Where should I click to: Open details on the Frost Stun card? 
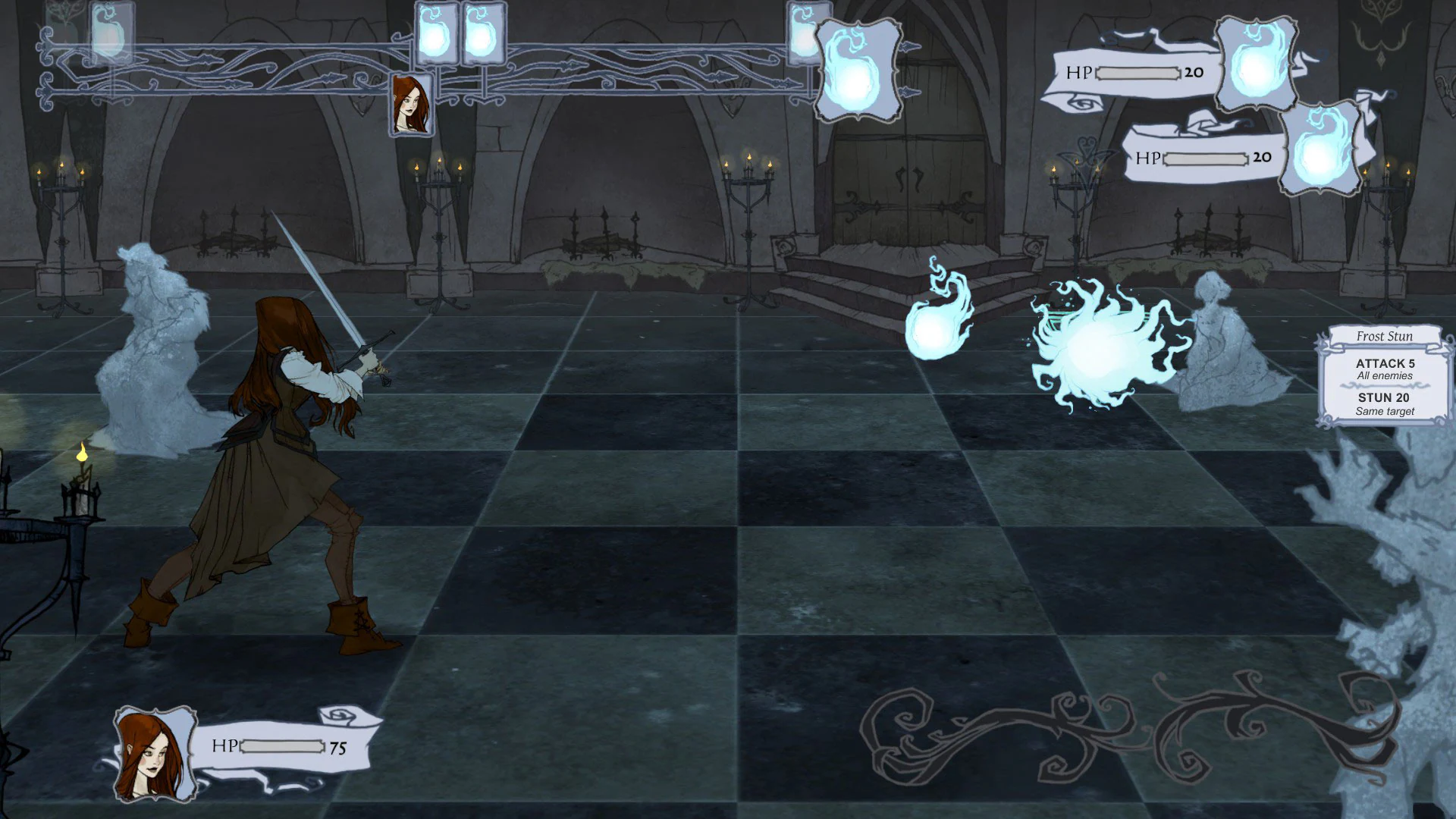click(x=1385, y=374)
